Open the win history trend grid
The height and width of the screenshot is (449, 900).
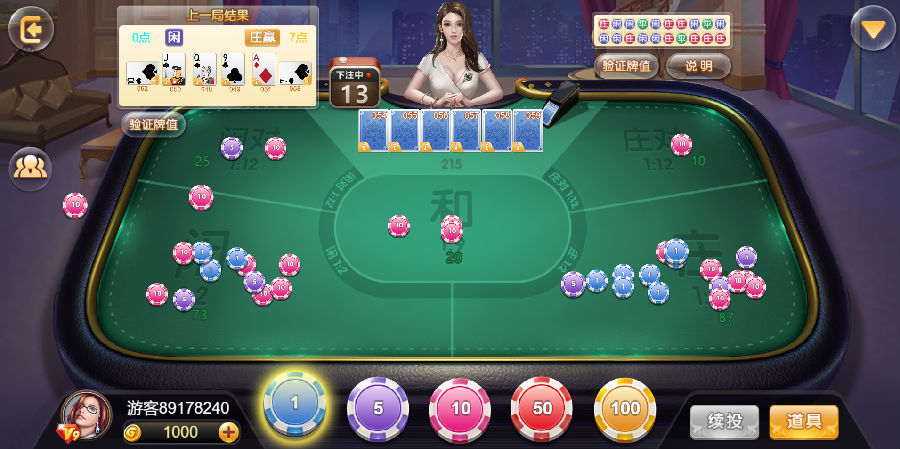click(662, 30)
